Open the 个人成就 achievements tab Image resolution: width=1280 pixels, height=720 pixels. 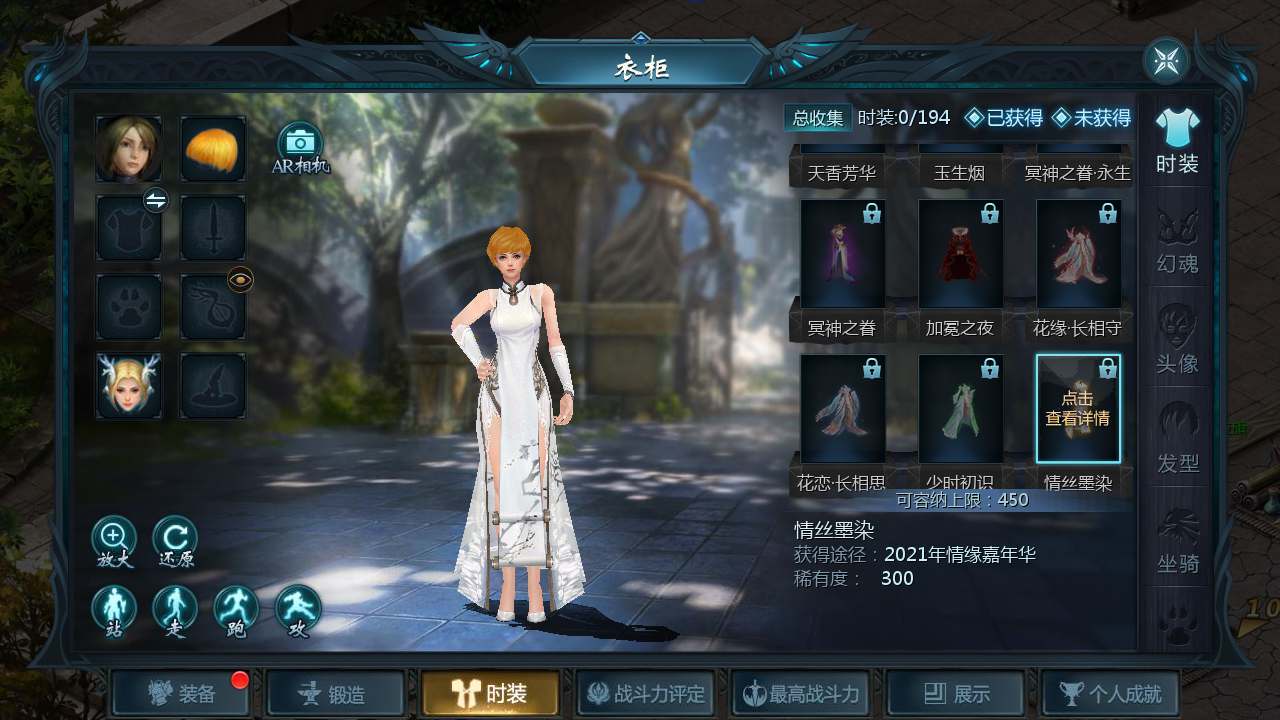coord(1111,694)
